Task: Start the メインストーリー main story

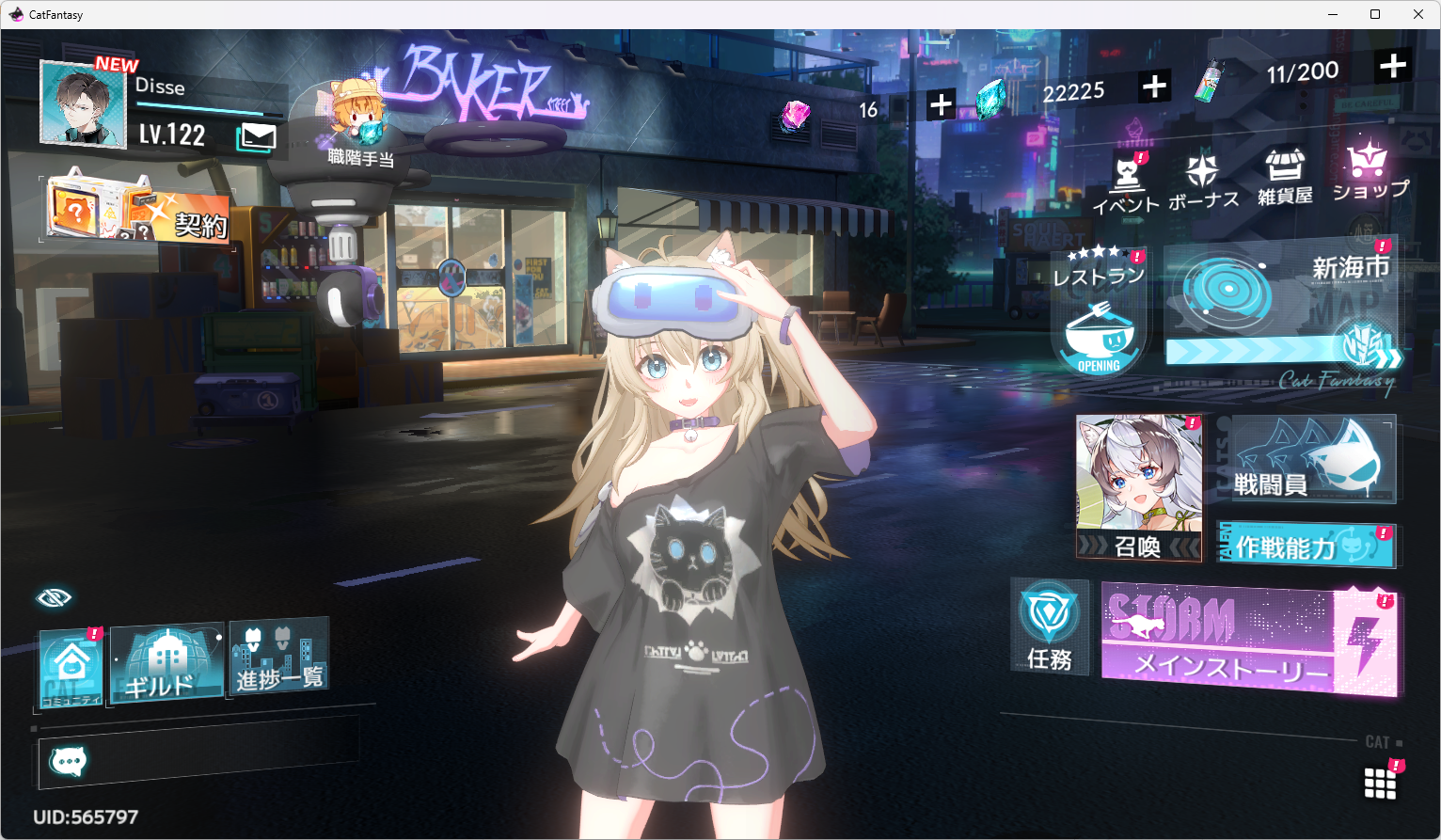Action: tap(1249, 640)
